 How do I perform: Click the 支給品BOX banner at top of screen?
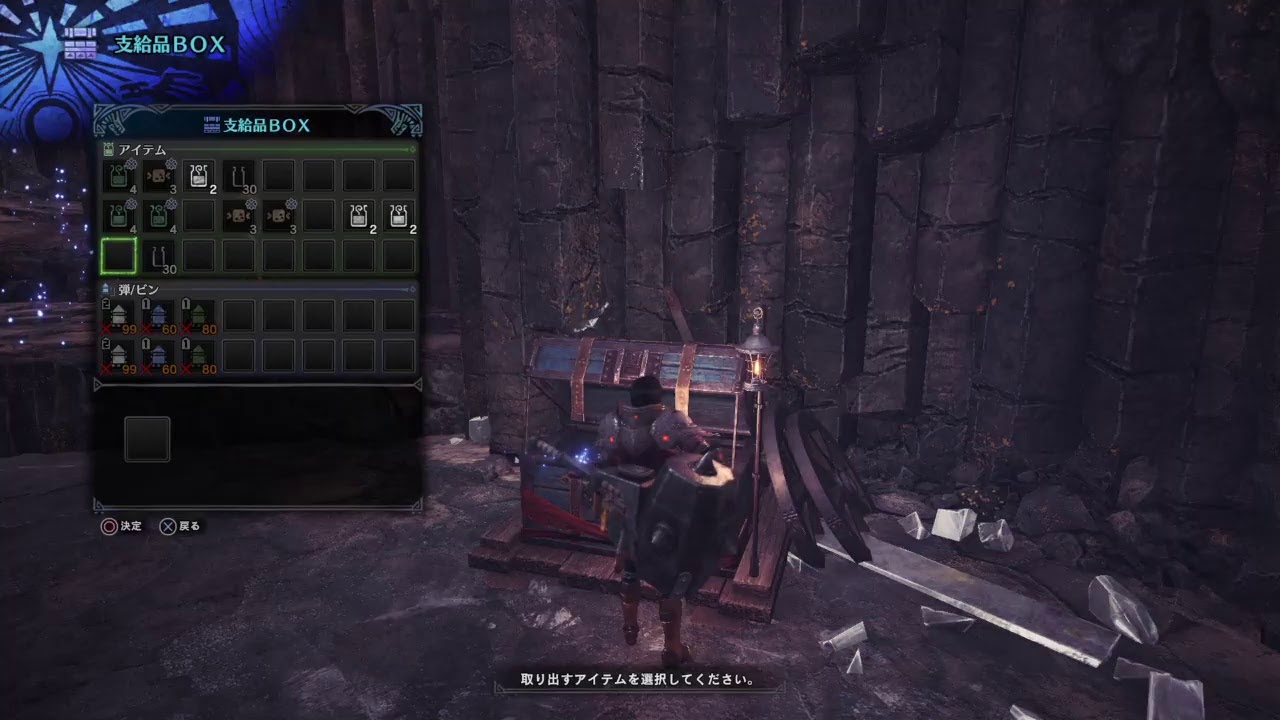tap(160, 42)
